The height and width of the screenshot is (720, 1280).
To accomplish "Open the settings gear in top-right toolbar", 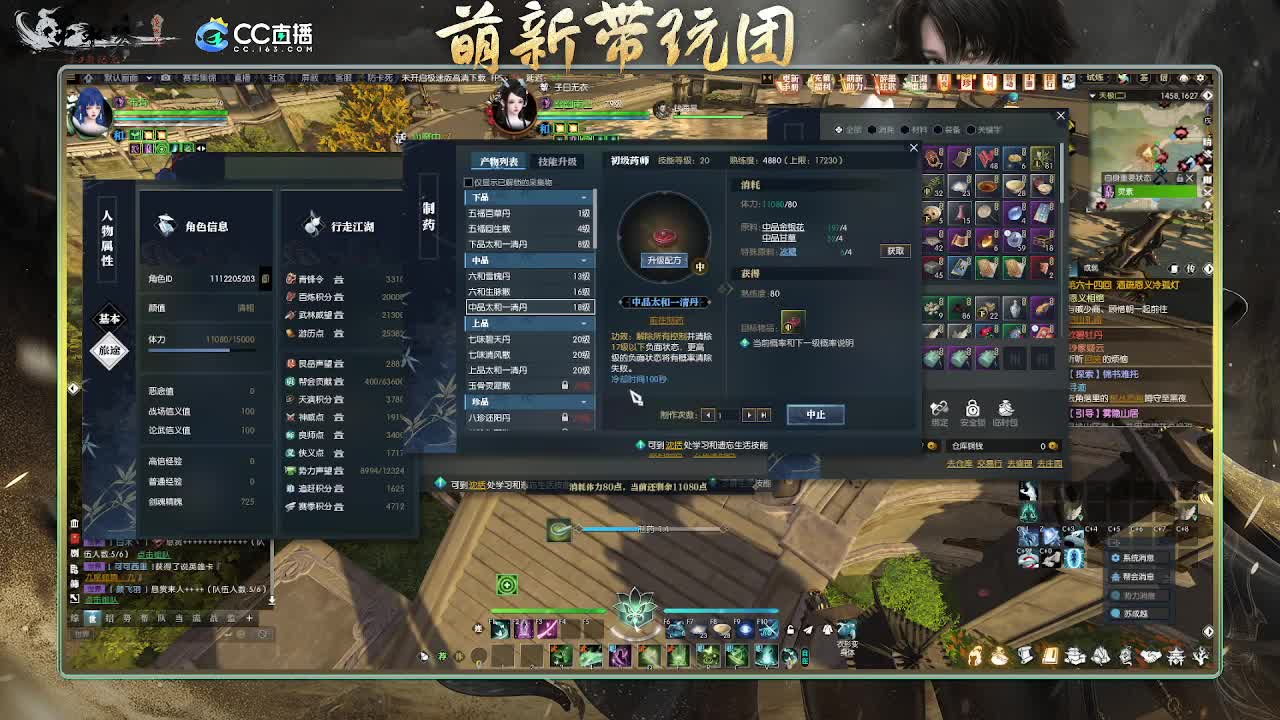I will pyautogui.click(x=1201, y=76).
